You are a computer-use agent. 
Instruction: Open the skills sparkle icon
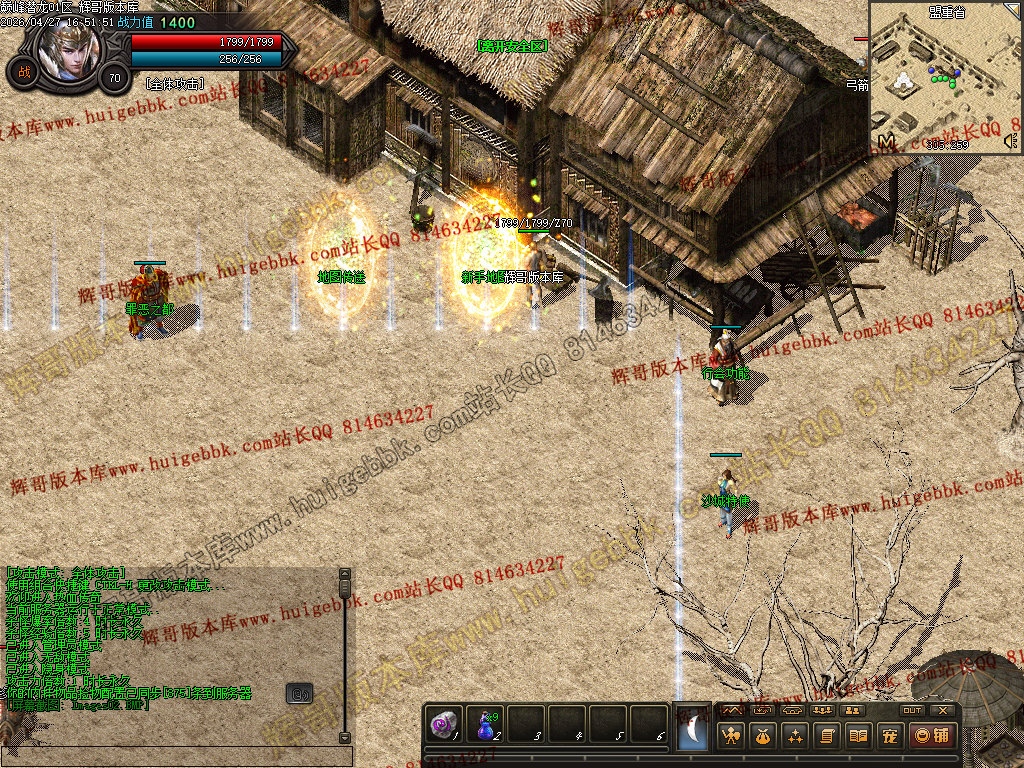tap(795, 737)
